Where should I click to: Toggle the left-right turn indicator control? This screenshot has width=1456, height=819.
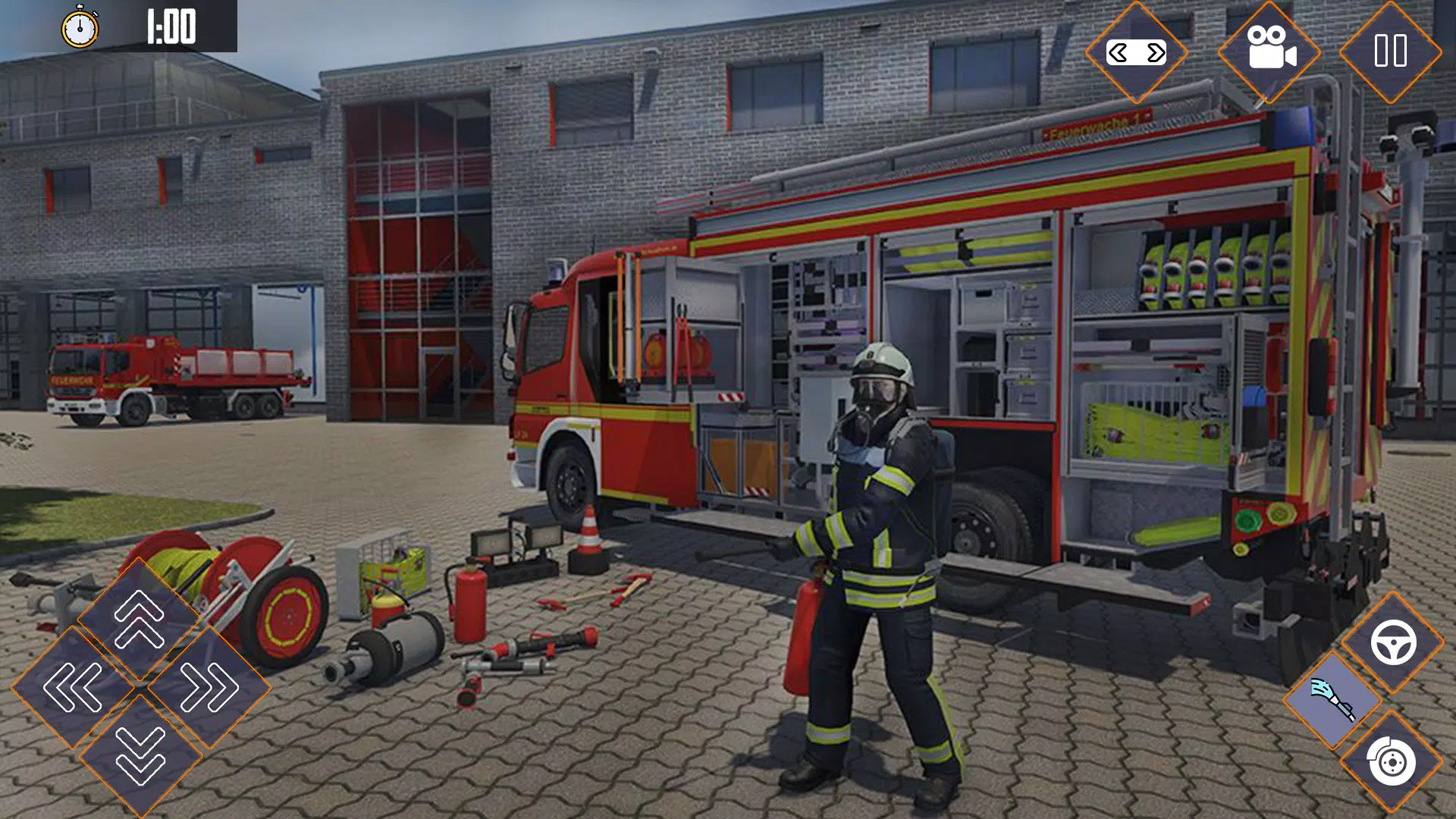pyautogui.click(x=1135, y=53)
